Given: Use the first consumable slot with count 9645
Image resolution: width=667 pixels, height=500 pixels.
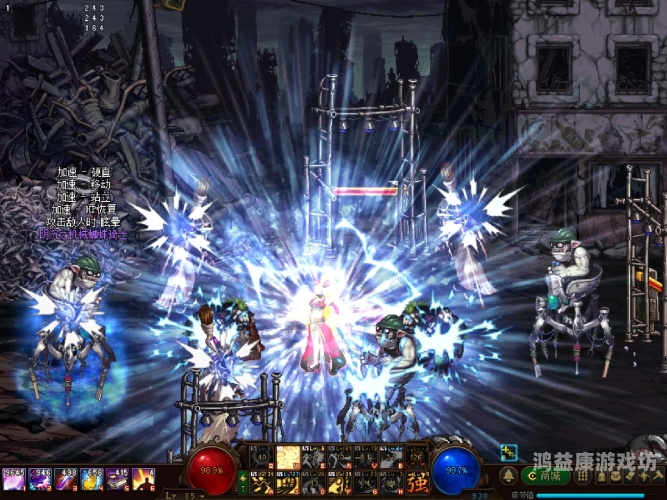Looking at the screenshot, I should 15,480.
